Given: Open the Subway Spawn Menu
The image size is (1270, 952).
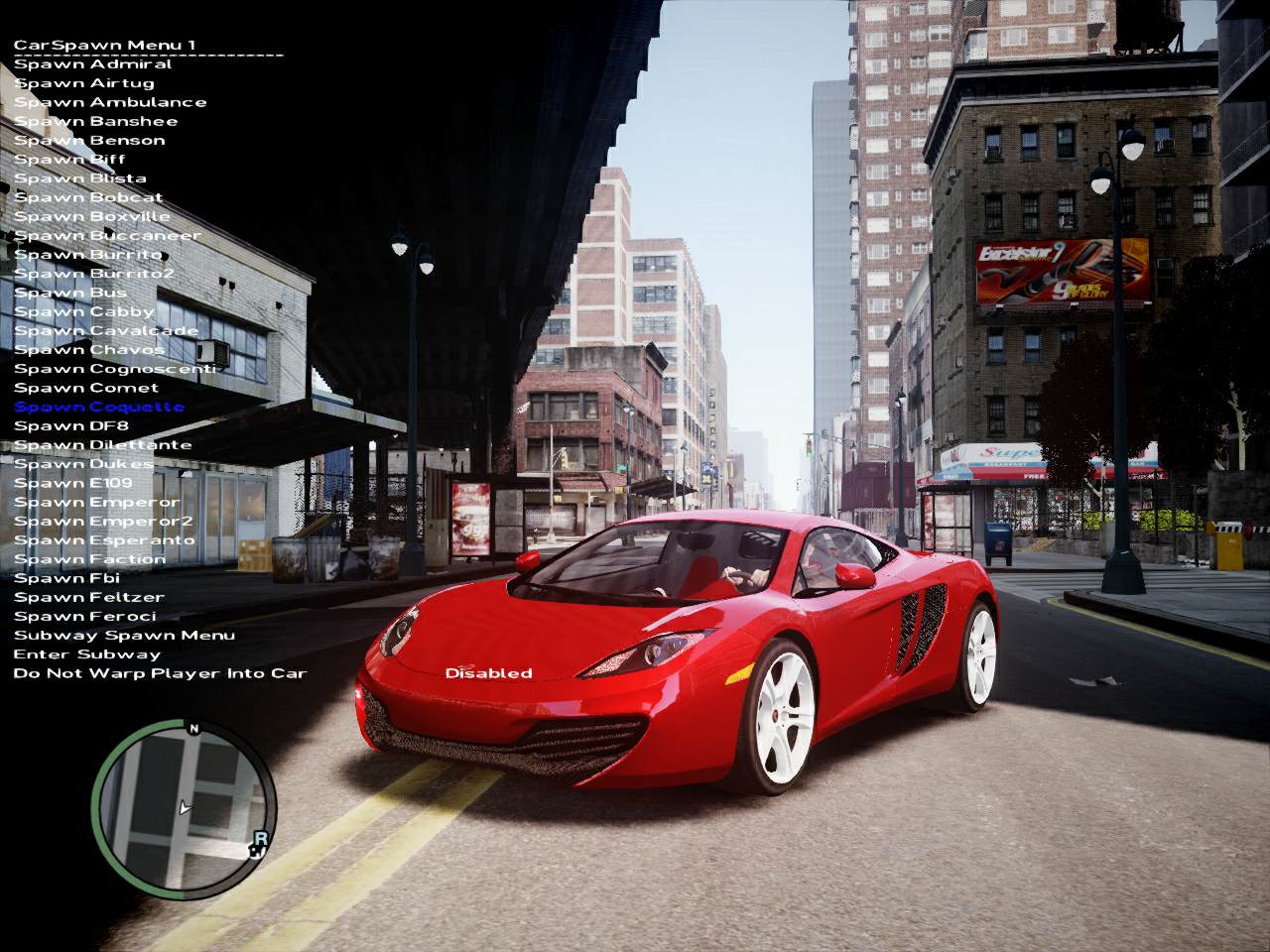Looking at the screenshot, I should [124, 636].
